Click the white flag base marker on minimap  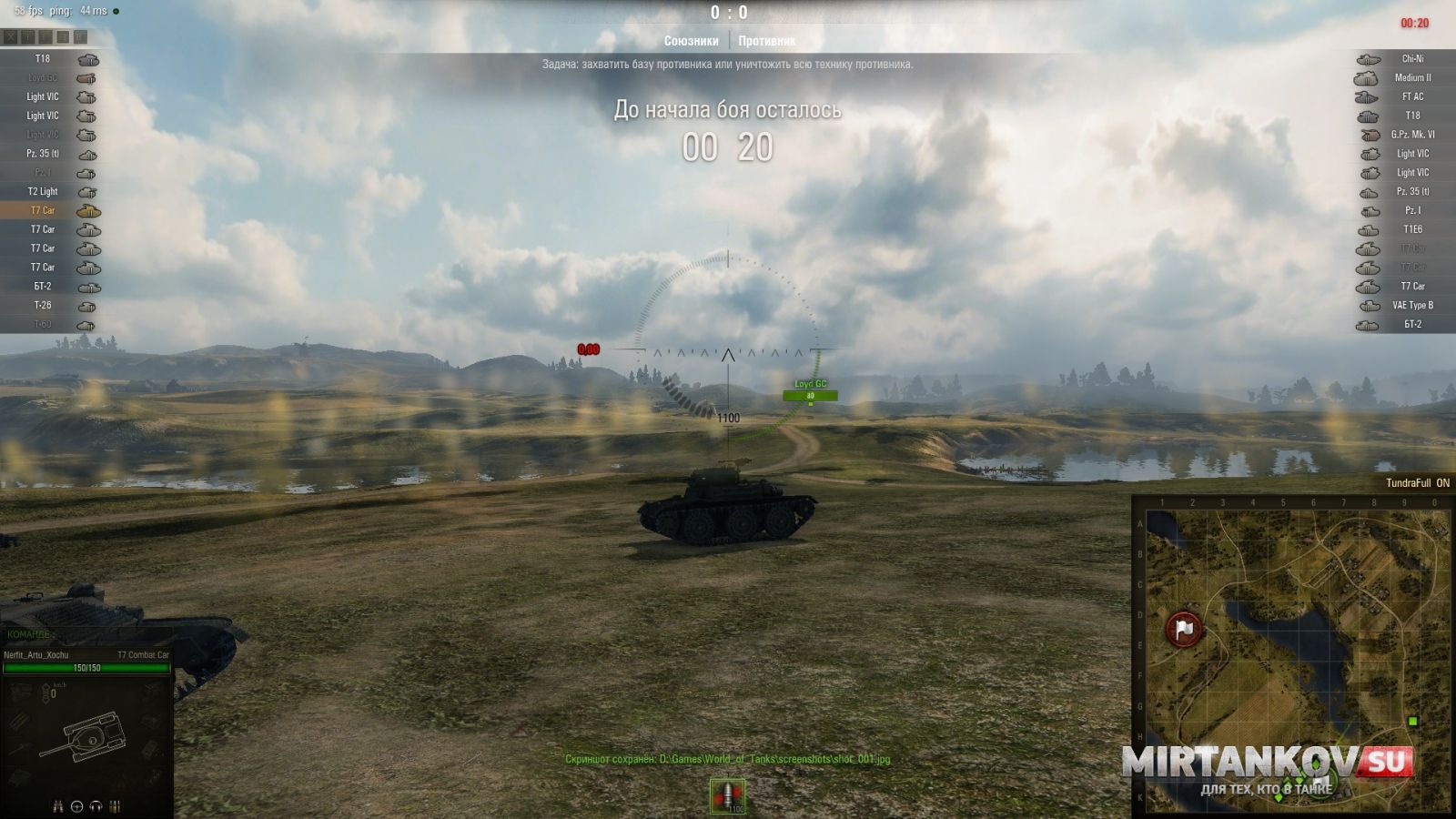coord(1184,629)
